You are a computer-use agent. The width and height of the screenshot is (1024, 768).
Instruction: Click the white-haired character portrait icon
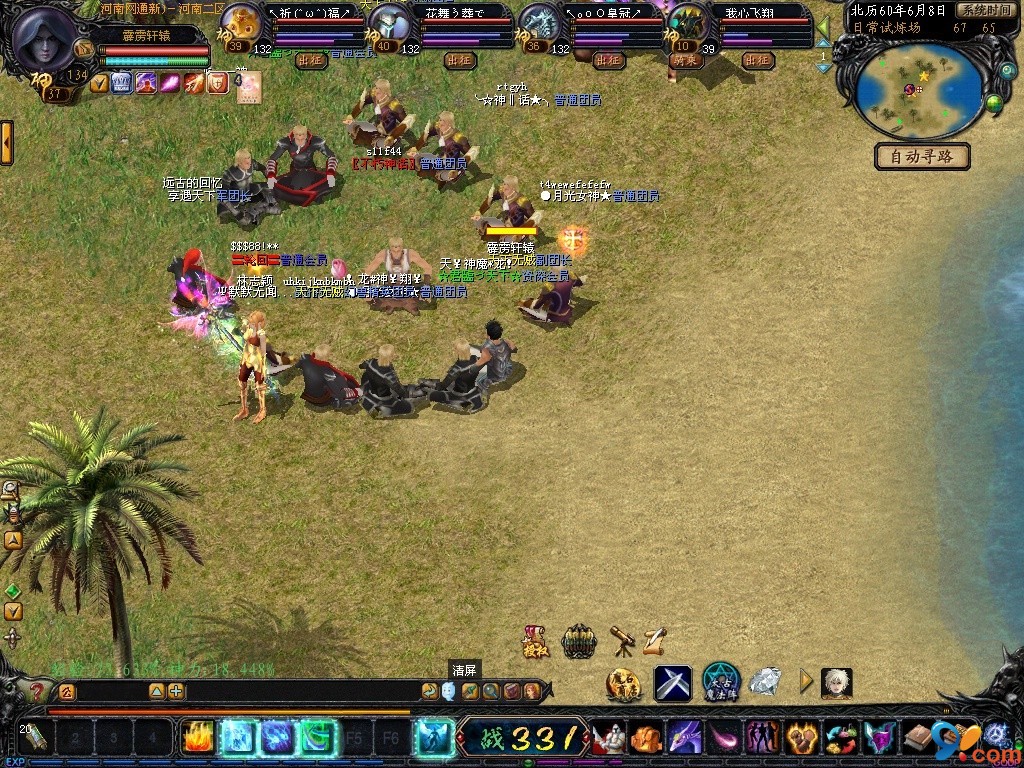point(836,683)
